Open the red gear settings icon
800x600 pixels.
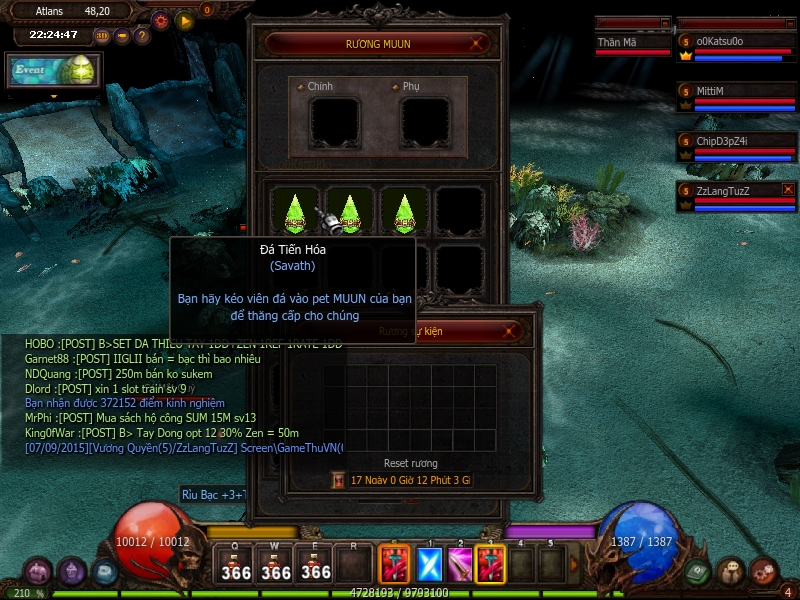160,19
